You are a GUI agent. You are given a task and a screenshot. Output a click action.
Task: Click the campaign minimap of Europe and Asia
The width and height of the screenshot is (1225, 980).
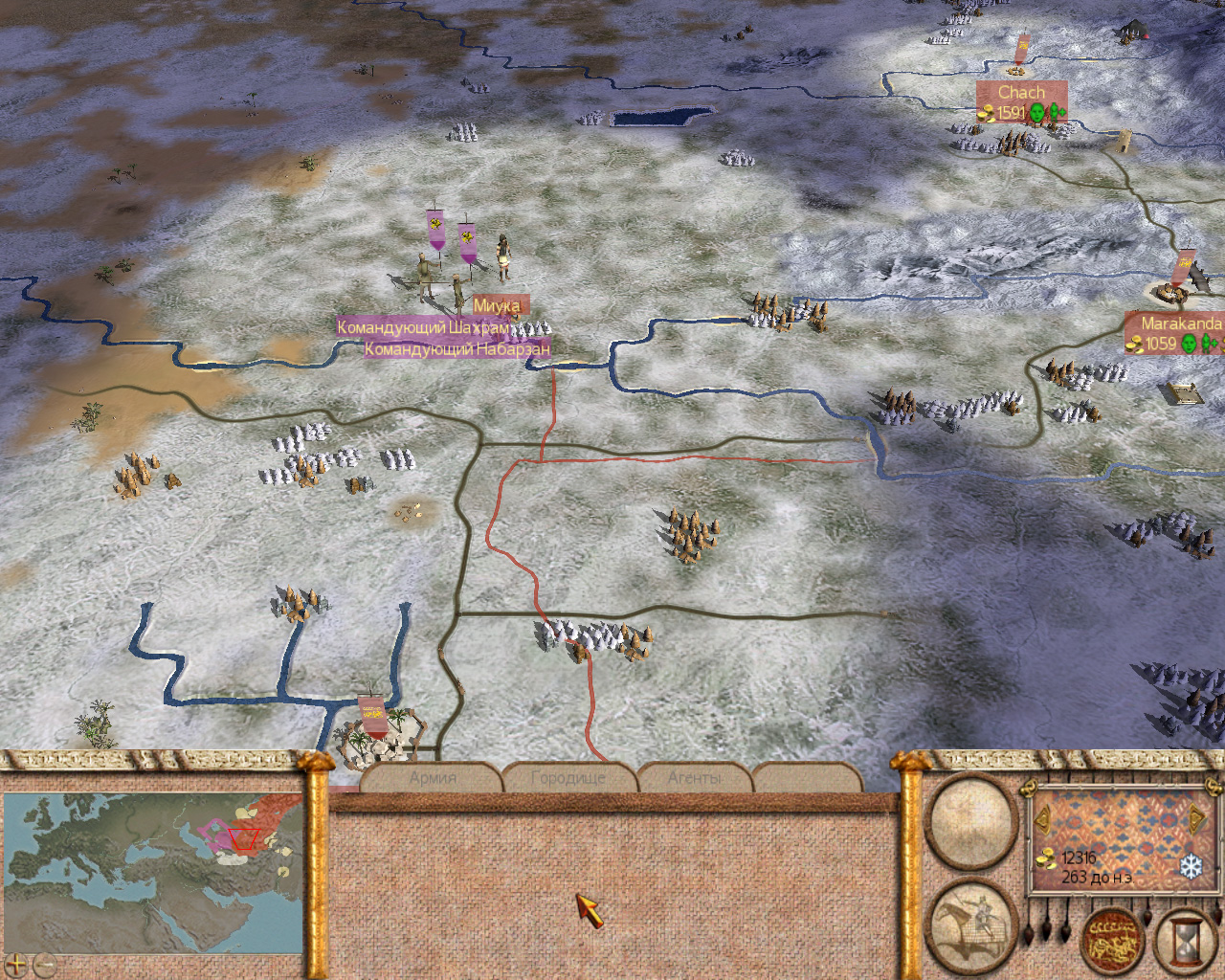coord(155,871)
